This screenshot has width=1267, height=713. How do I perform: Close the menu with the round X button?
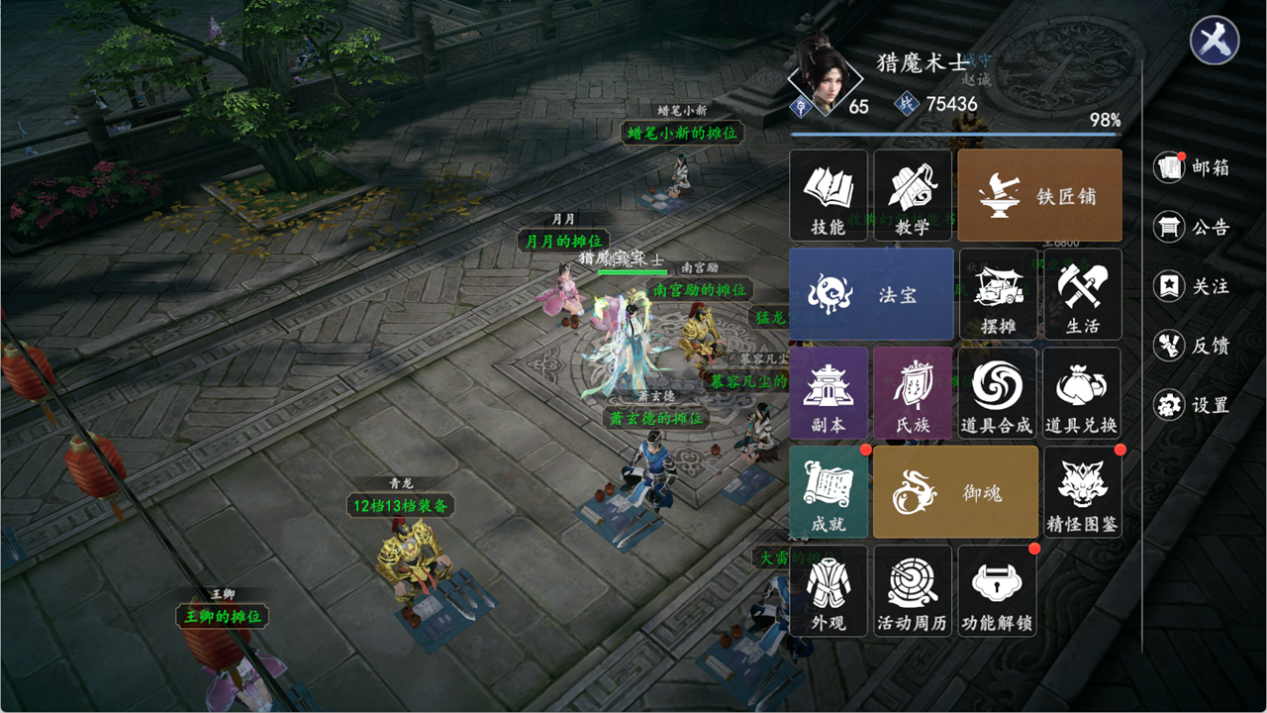pos(1215,41)
